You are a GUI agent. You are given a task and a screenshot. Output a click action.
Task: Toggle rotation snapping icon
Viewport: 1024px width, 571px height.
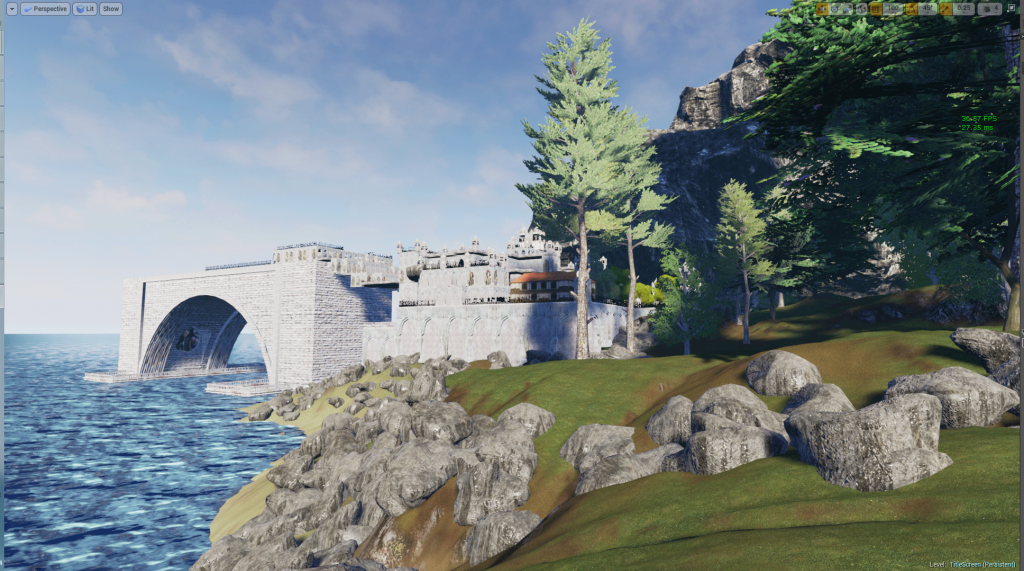coord(910,9)
